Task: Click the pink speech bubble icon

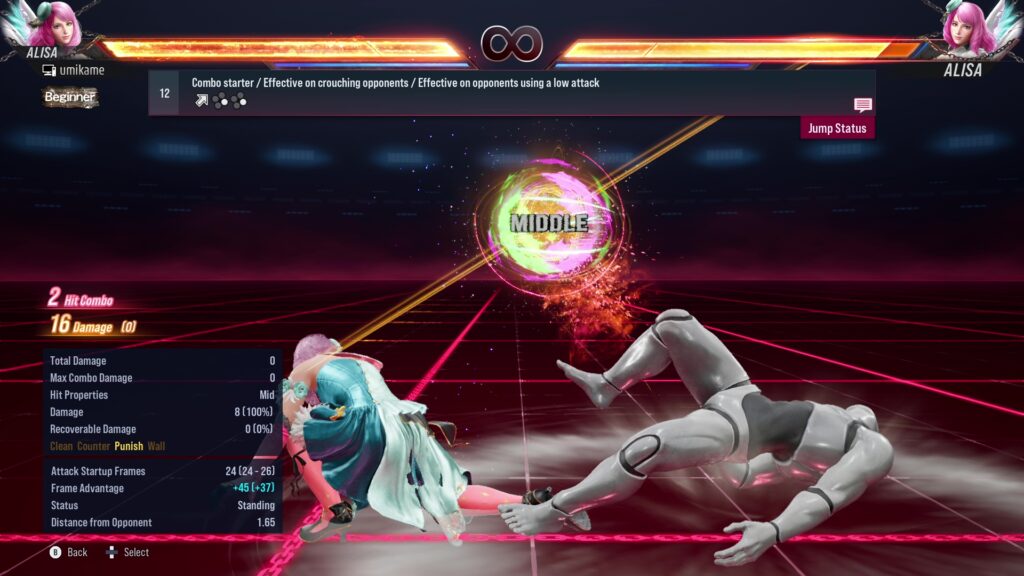Action: coord(862,105)
